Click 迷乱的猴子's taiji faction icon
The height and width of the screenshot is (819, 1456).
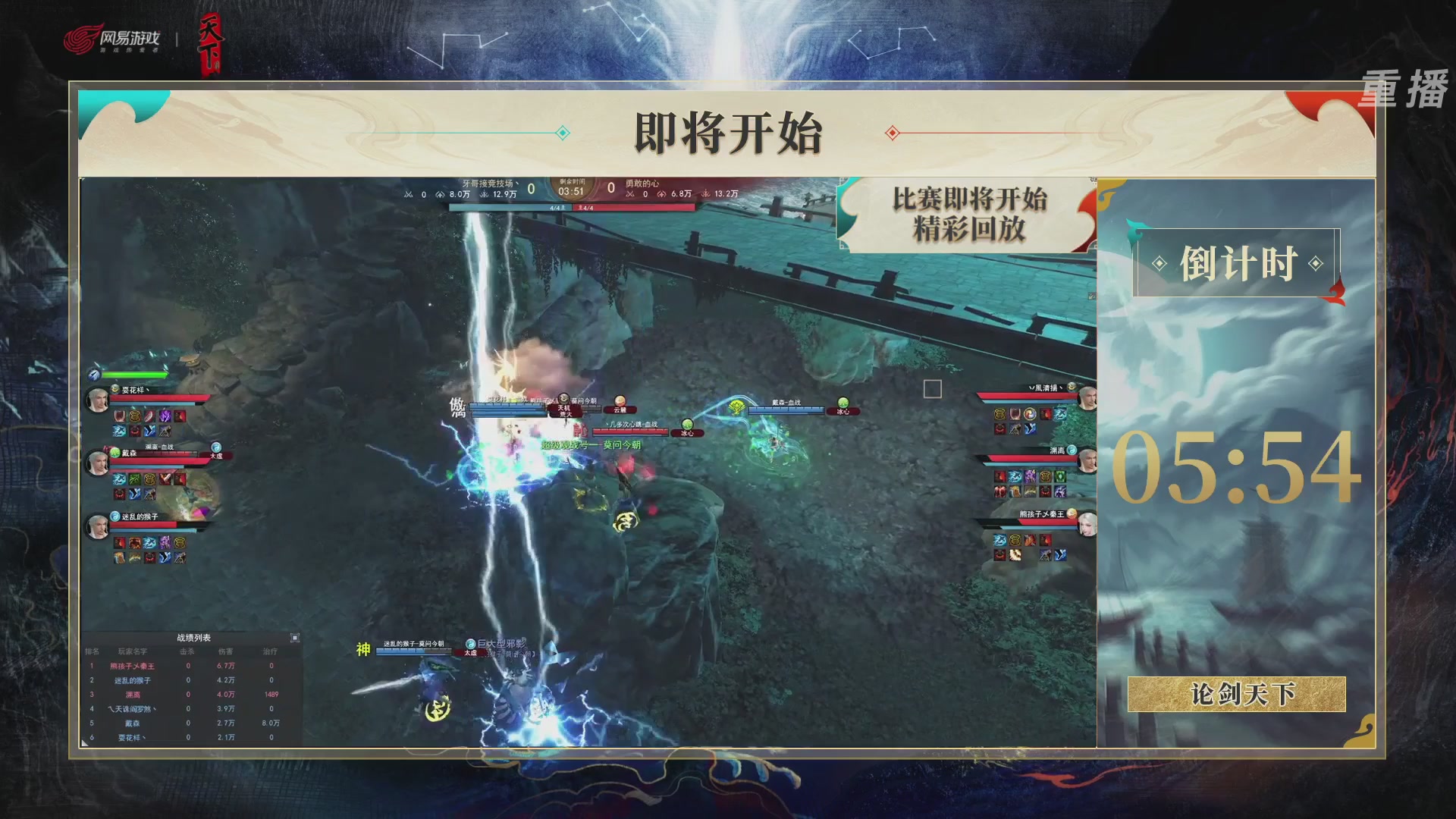pyautogui.click(x=114, y=516)
